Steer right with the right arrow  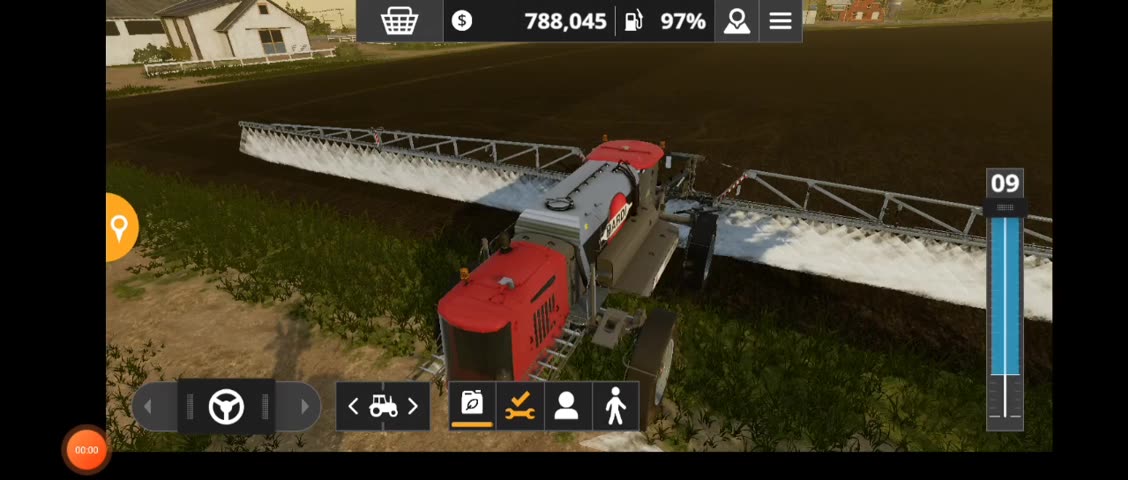point(304,407)
